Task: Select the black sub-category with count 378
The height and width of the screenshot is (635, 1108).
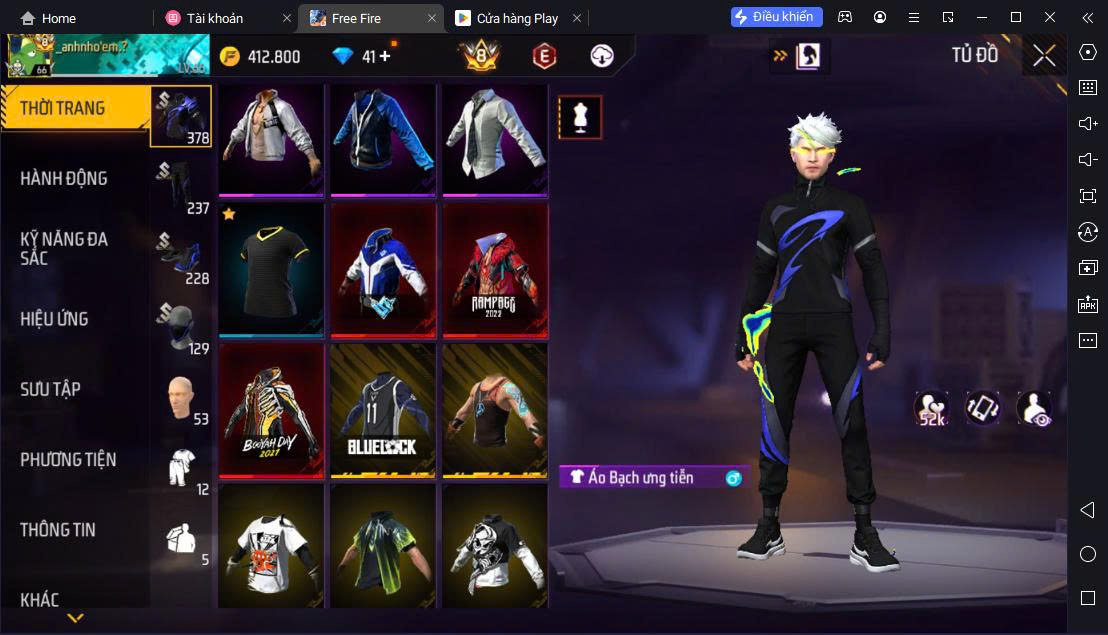Action: point(181,115)
